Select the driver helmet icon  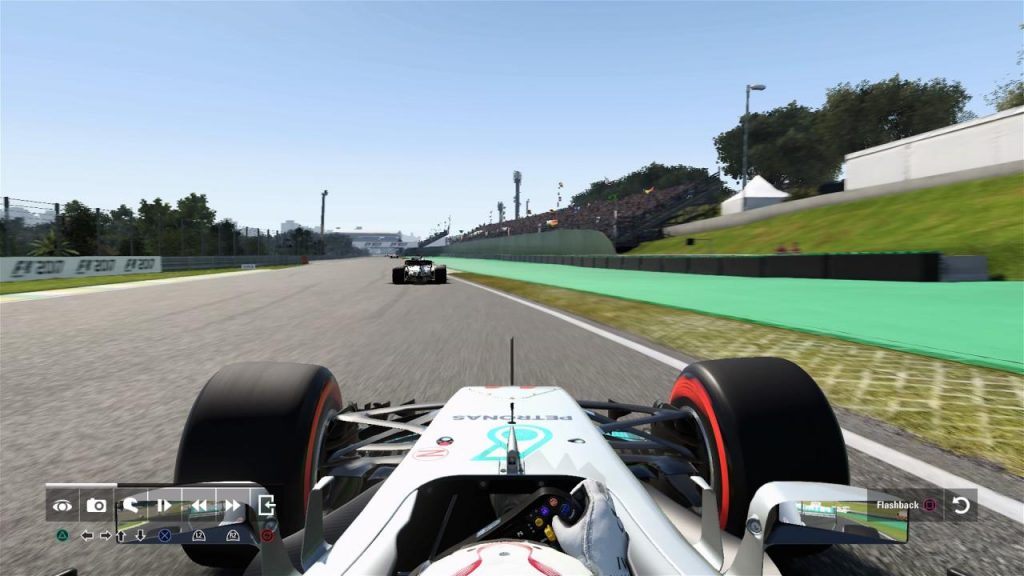pos(130,506)
